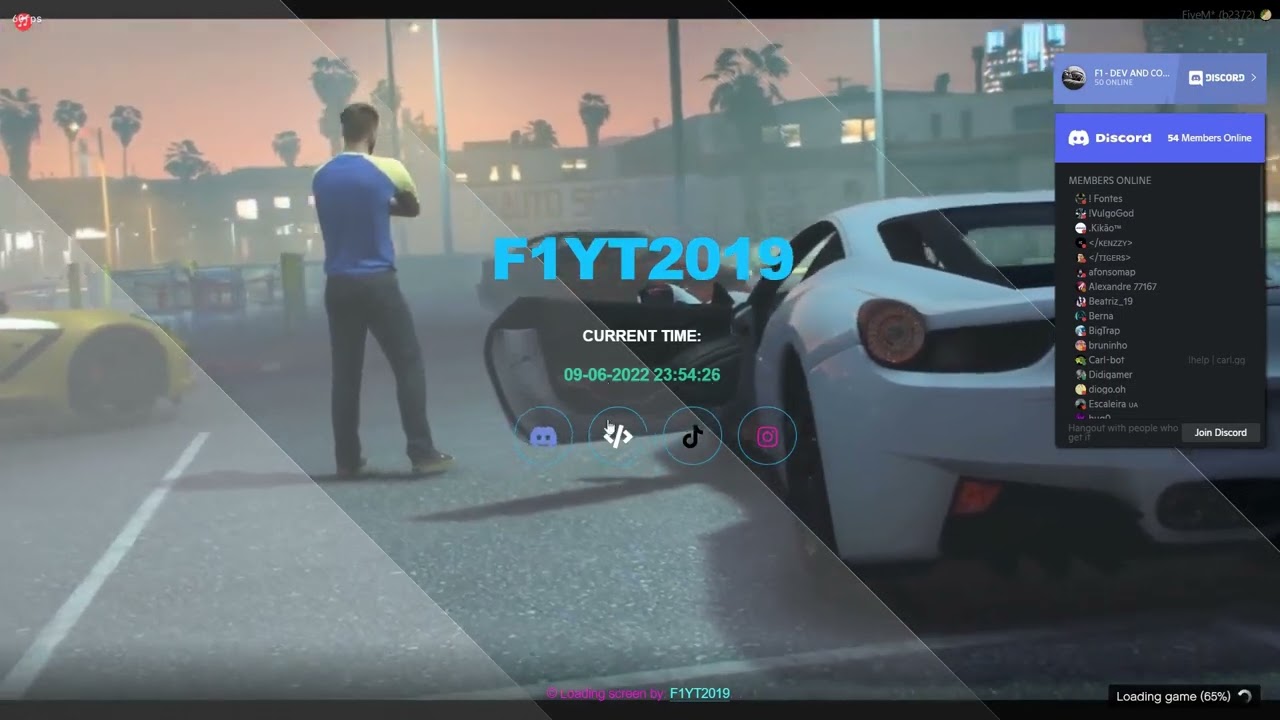Visit the Instagram icon link
Screen dimensions: 1280x720
click(x=767, y=436)
